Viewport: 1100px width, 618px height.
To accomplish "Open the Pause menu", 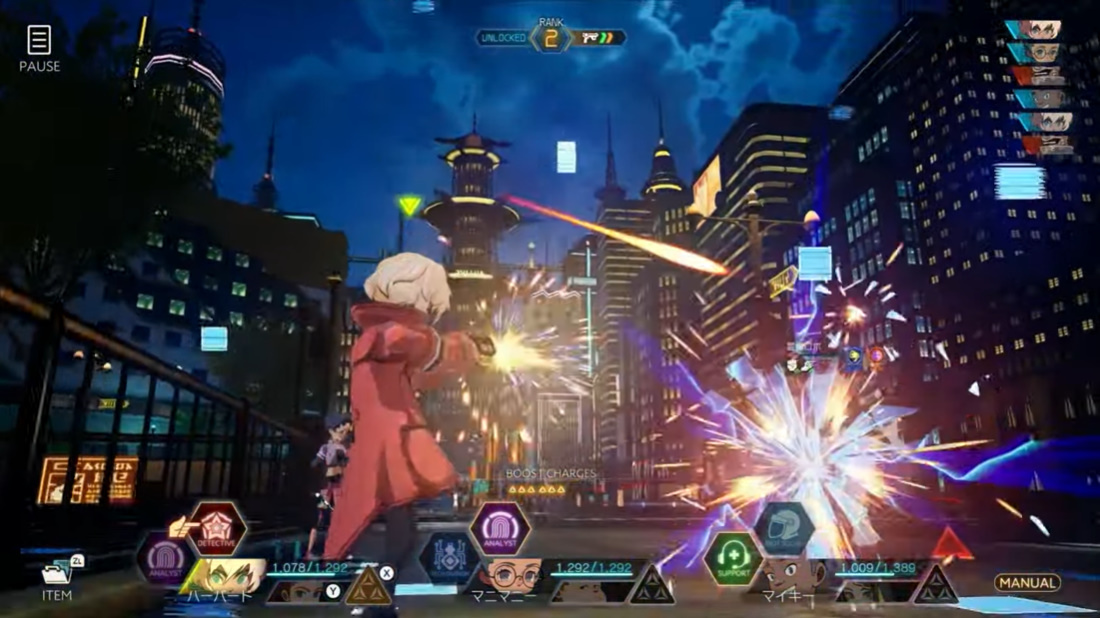I will (x=39, y=48).
